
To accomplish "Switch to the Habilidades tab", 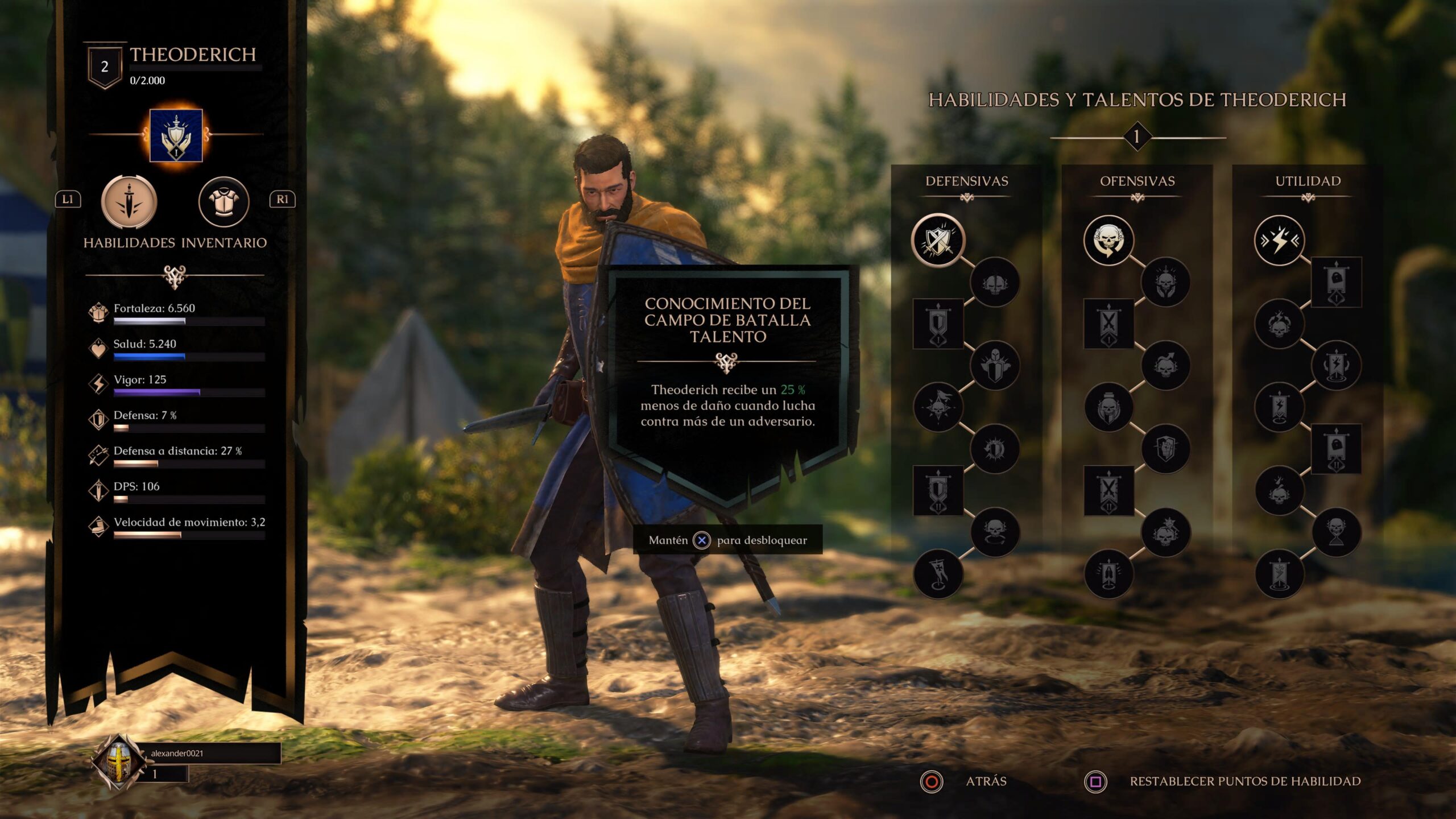I will point(129,202).
